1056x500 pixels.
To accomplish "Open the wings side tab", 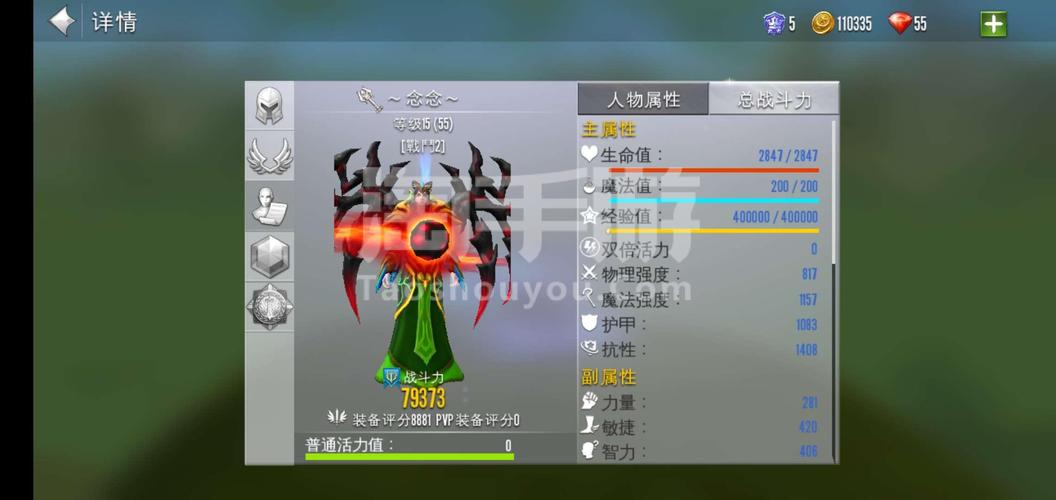I will coord(269,156).
